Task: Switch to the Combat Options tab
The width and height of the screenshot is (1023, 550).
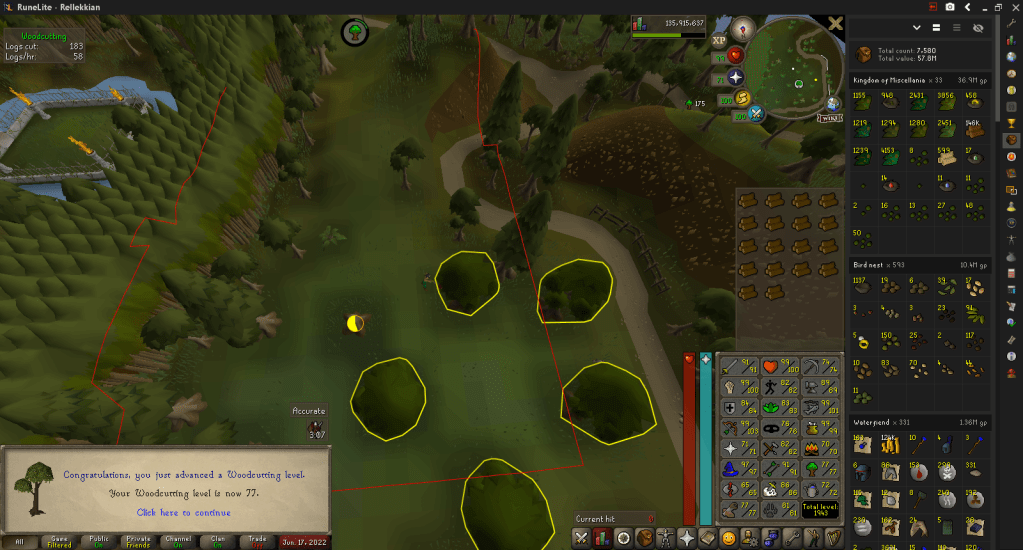Action: 580,538
